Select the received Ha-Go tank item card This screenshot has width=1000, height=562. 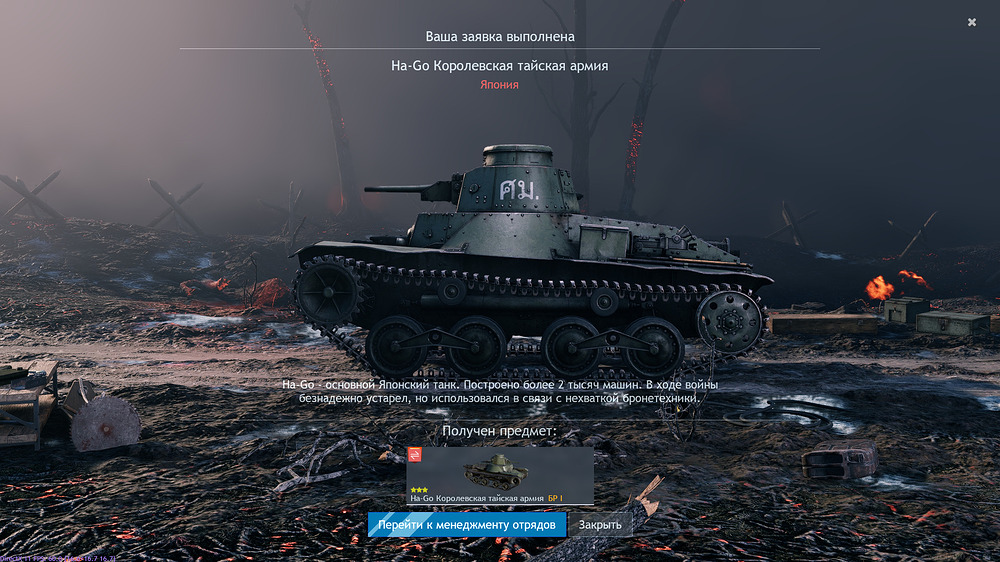coord(499,475)
